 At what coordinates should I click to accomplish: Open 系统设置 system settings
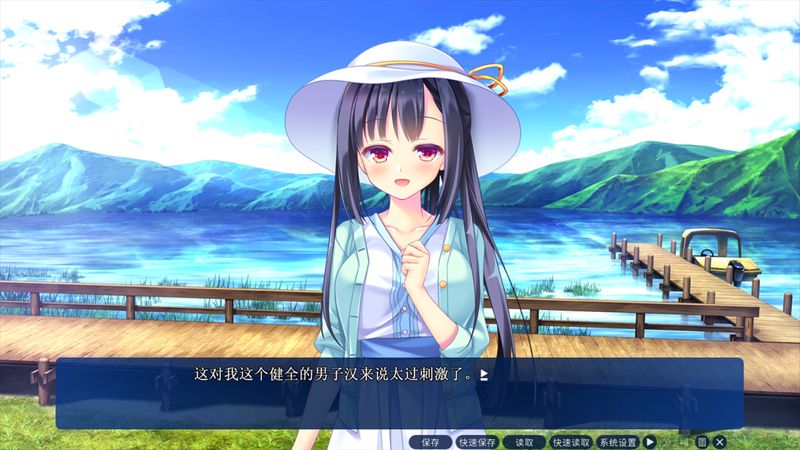tap(618, 442)
